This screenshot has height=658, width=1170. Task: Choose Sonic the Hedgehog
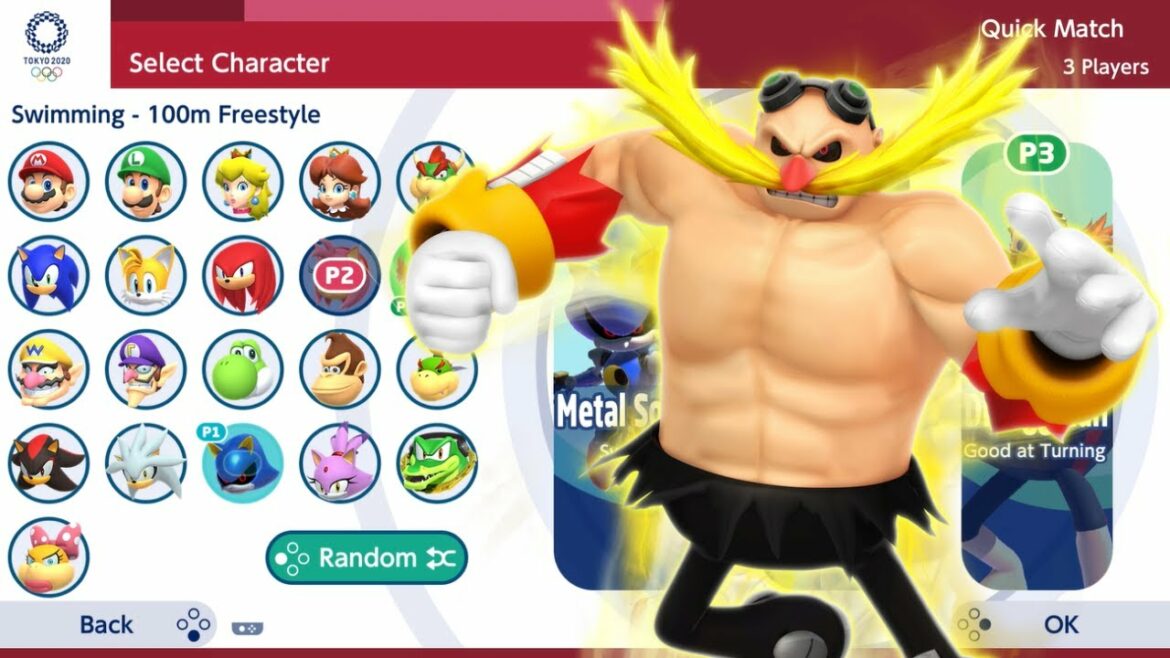pyautogui.click(x=49, y=275)
